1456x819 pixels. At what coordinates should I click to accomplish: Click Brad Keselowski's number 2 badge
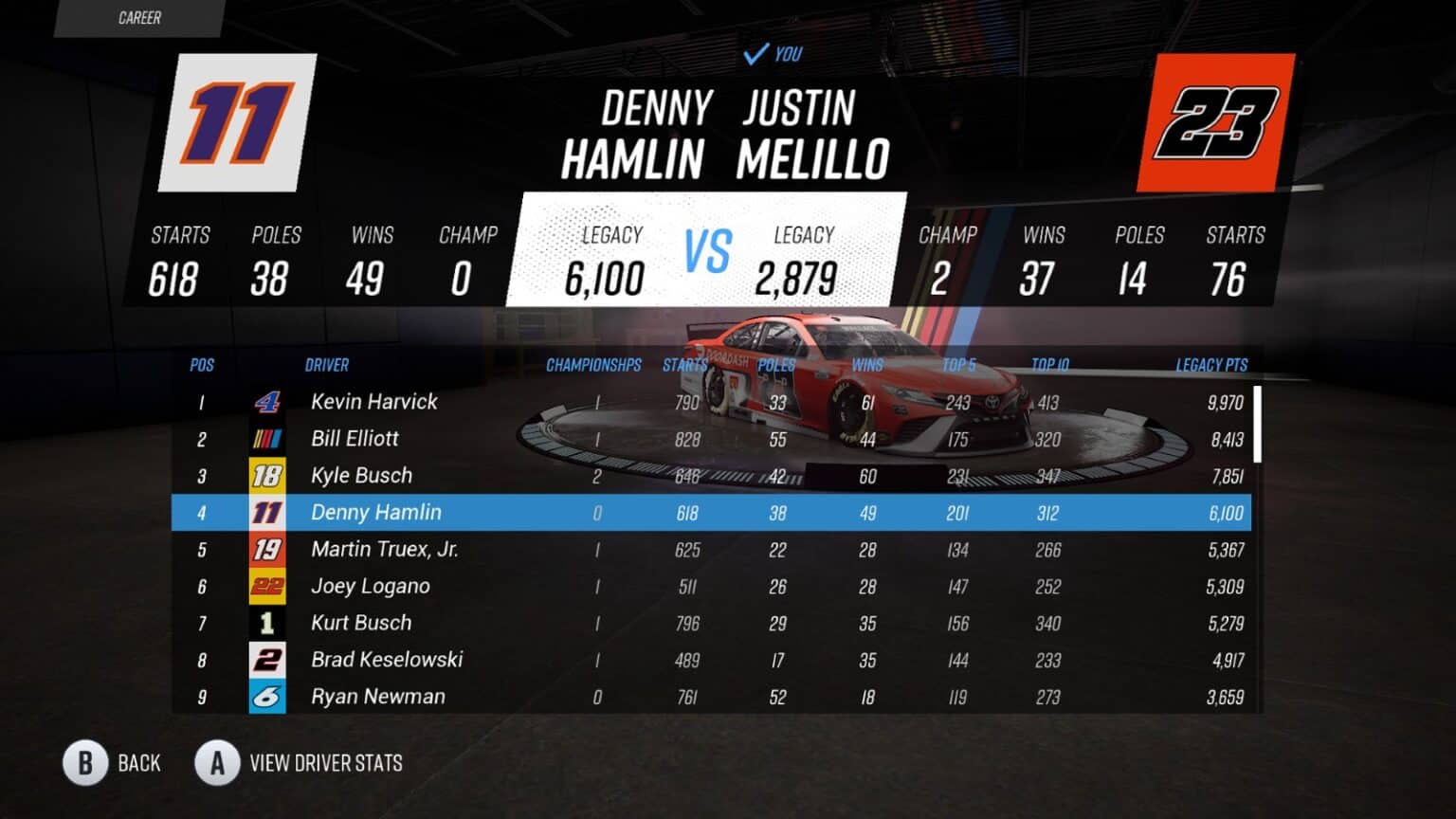[267, 660]
